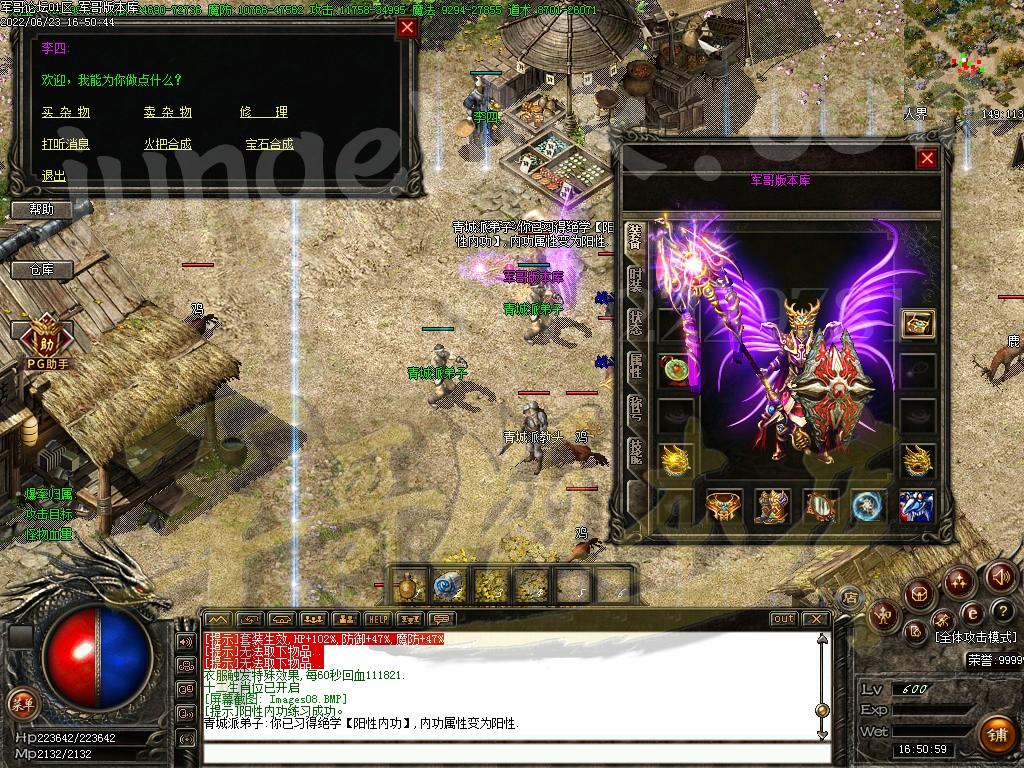Click the HELP button above the chat

(377, 619)
